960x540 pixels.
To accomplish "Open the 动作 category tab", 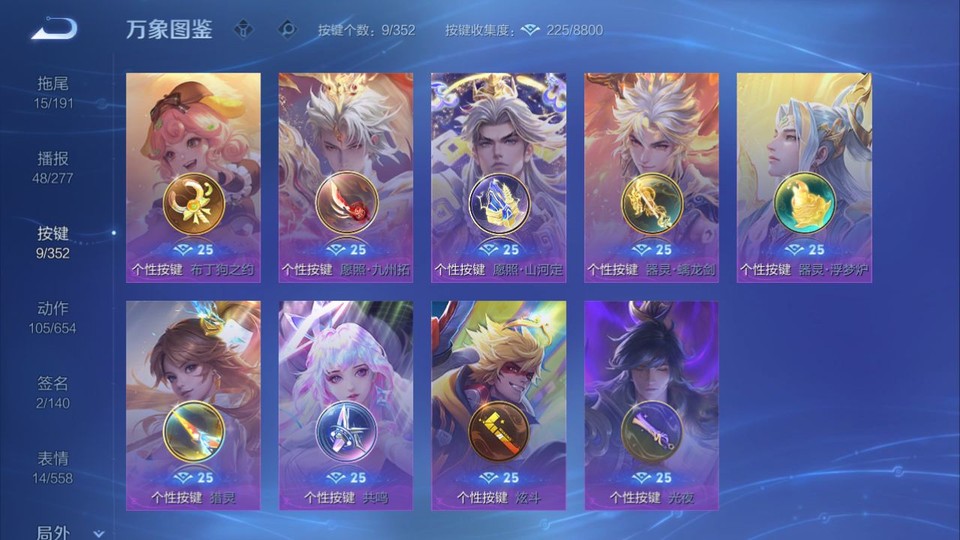I will click(x=54, y=317).
